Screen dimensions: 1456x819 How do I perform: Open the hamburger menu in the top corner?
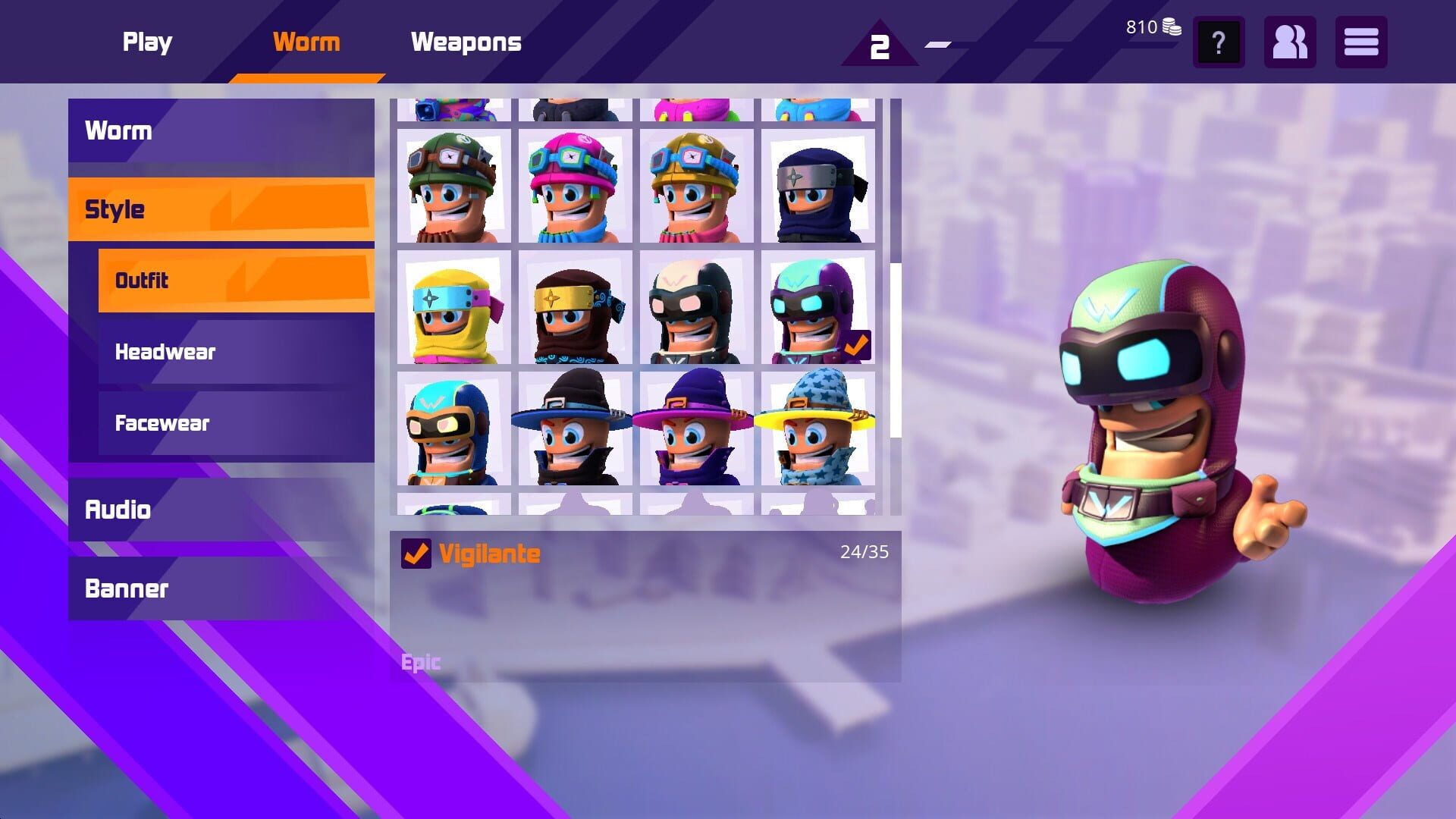[1361, 42]
